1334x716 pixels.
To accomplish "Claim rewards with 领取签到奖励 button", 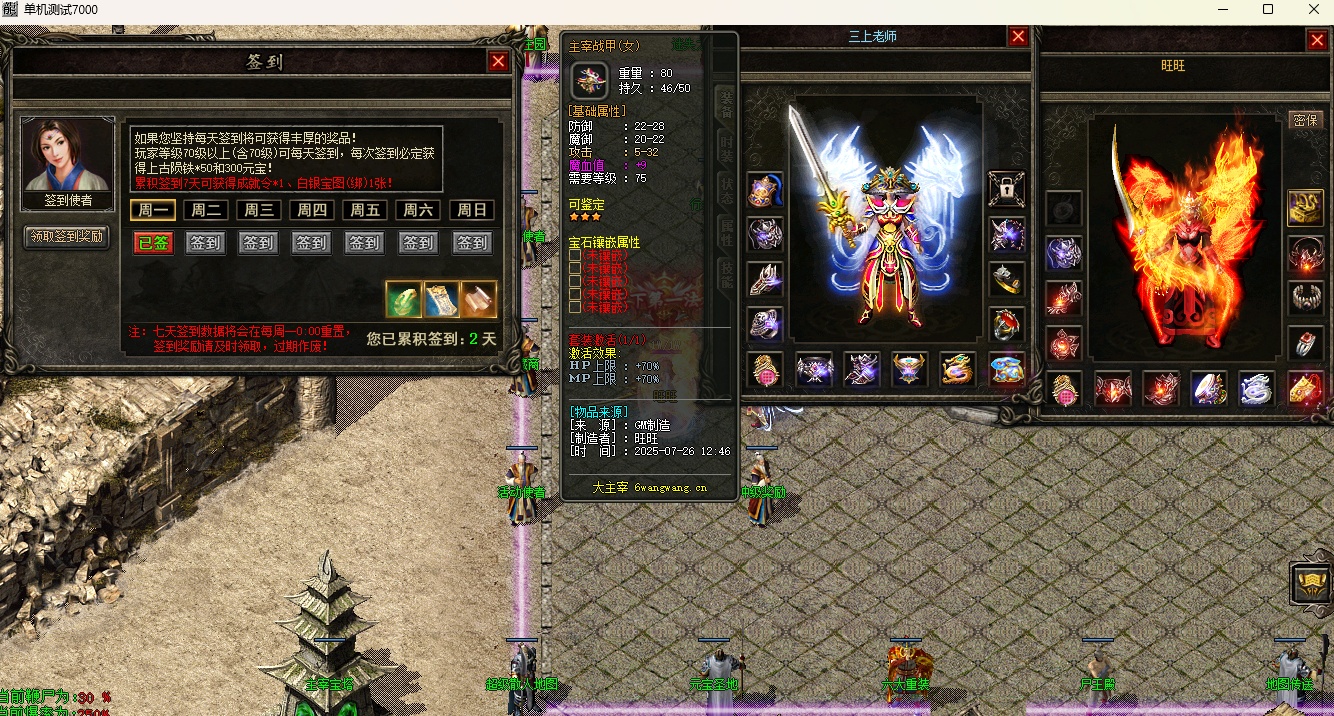I will point(67,237).
